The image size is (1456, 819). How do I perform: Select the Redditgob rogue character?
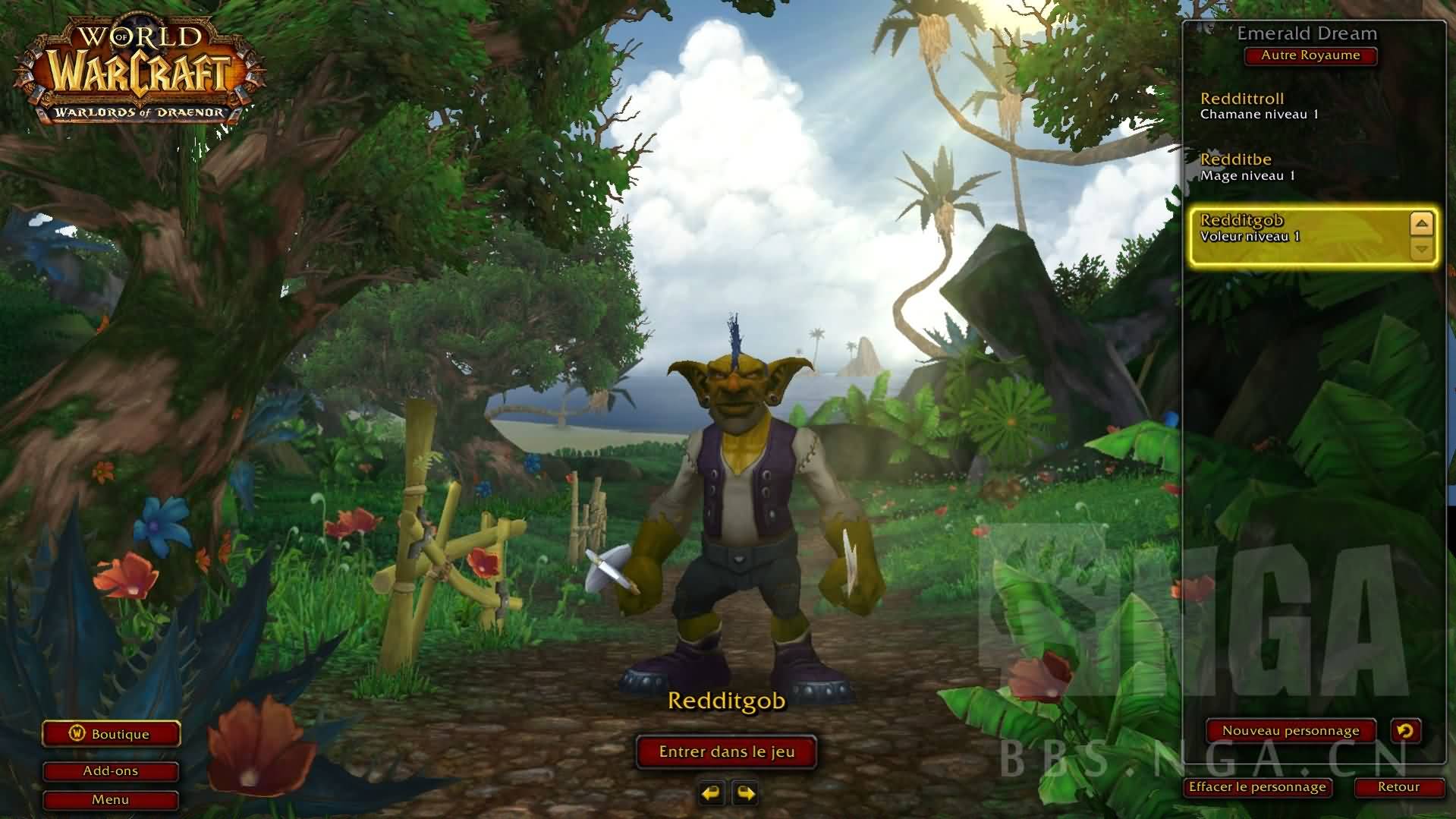pos(1290,228)
